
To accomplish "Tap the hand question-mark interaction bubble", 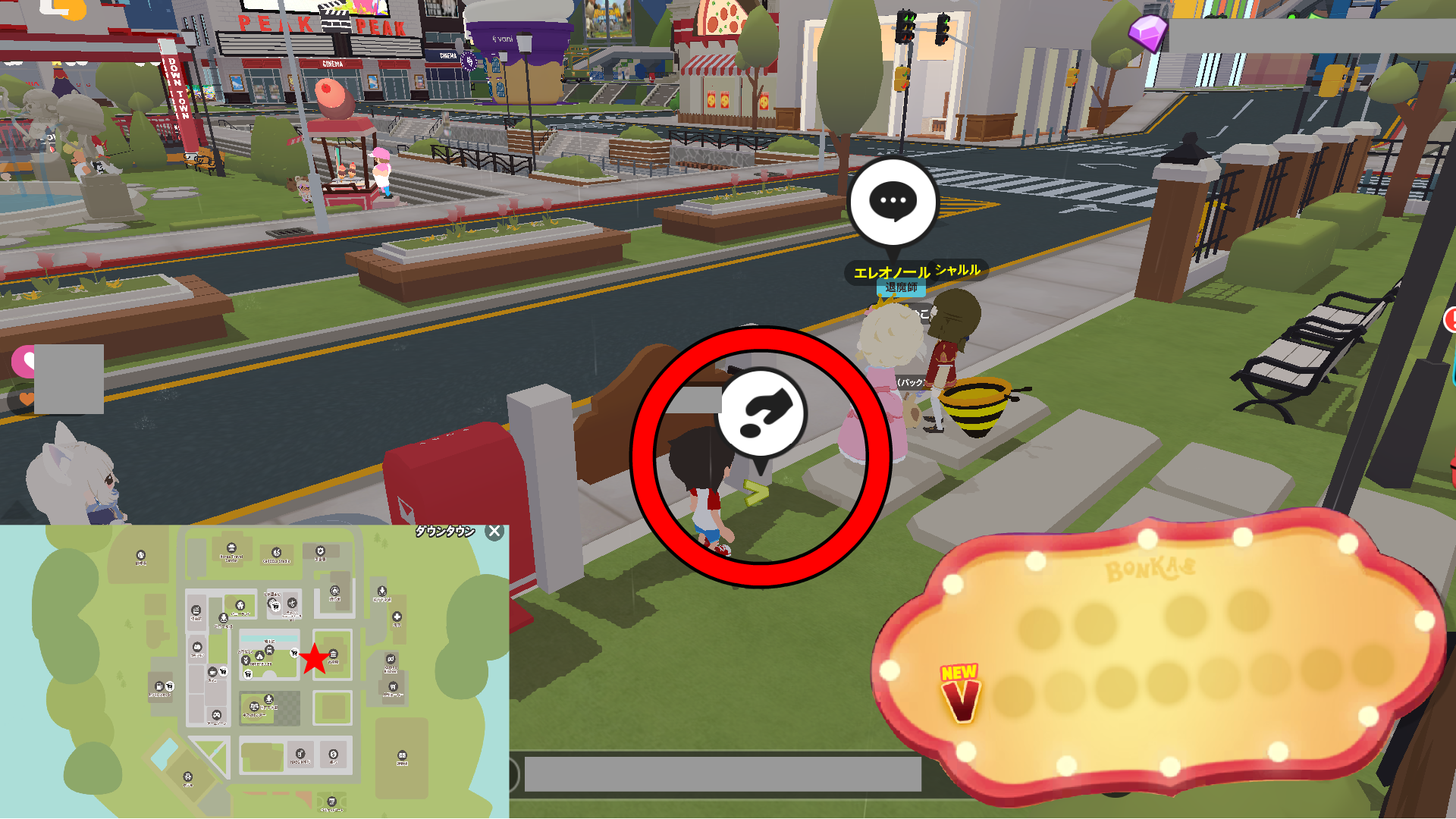I will [761, 413].
